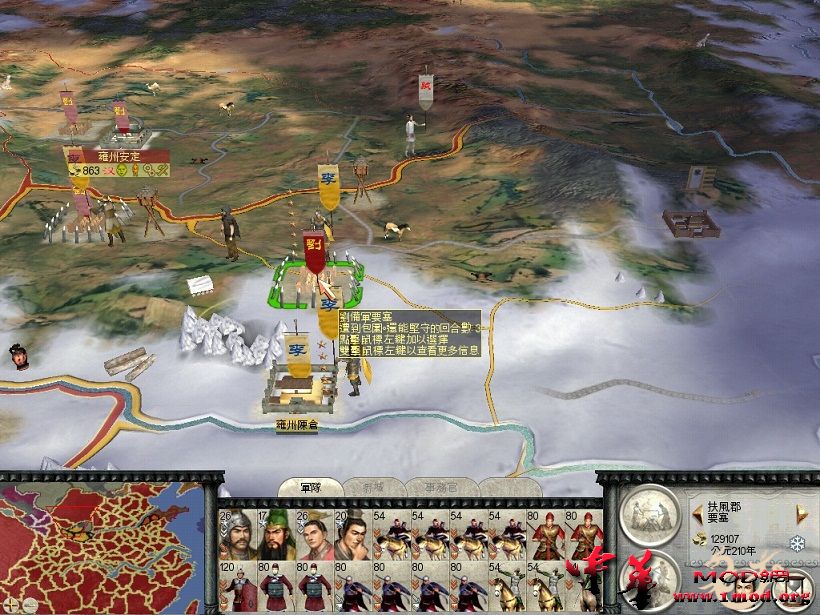Go to next settlement with right arrow
This screenshot has width=820, height=615.
point(801,514)
